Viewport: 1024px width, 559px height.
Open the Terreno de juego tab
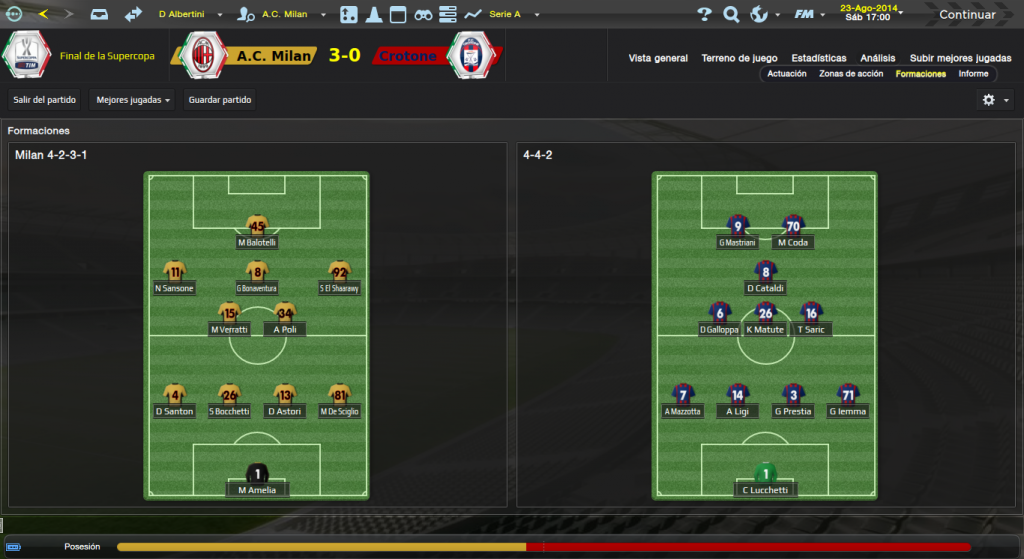[x=739, y=58]
